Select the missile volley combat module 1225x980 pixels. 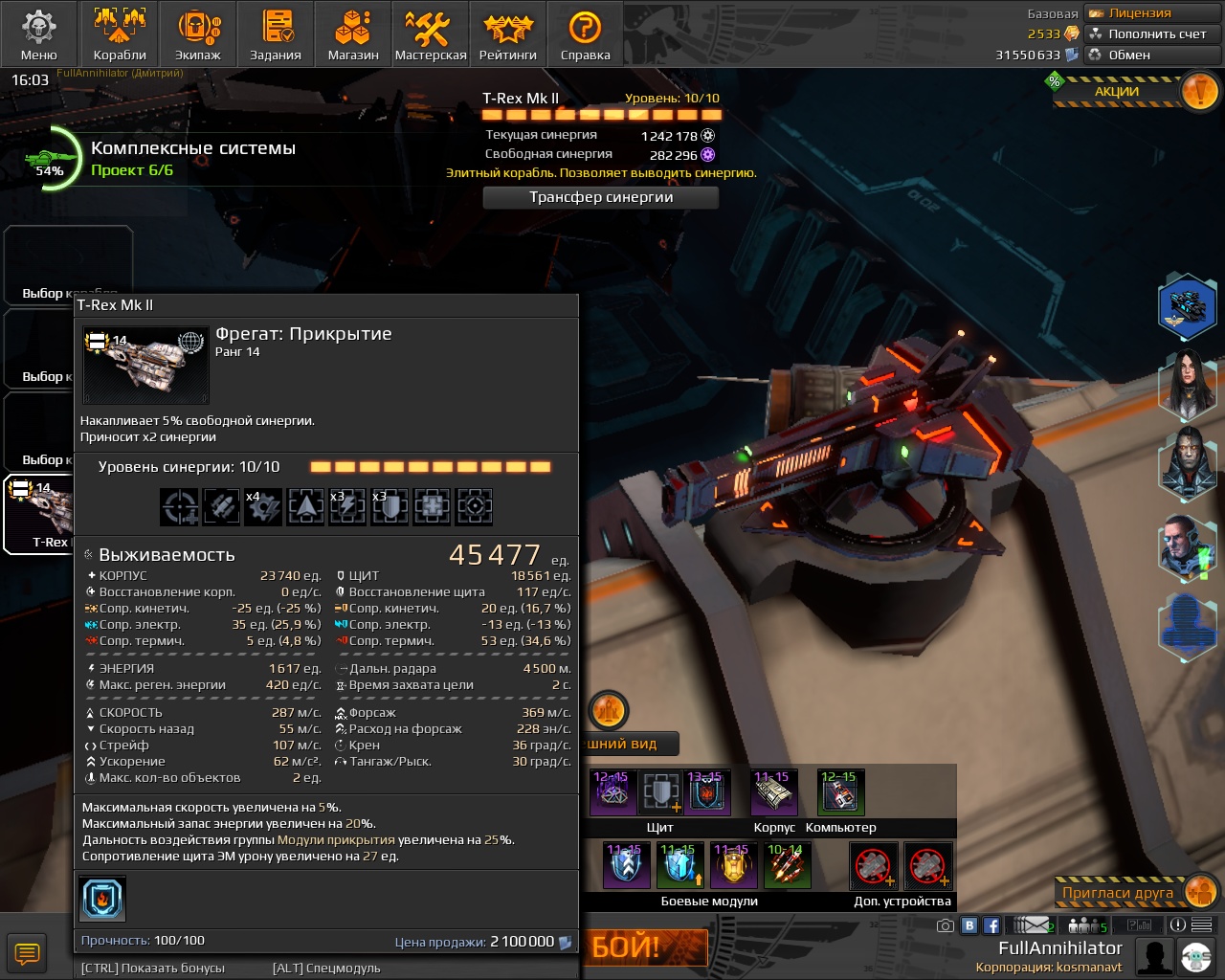point(787,865)
